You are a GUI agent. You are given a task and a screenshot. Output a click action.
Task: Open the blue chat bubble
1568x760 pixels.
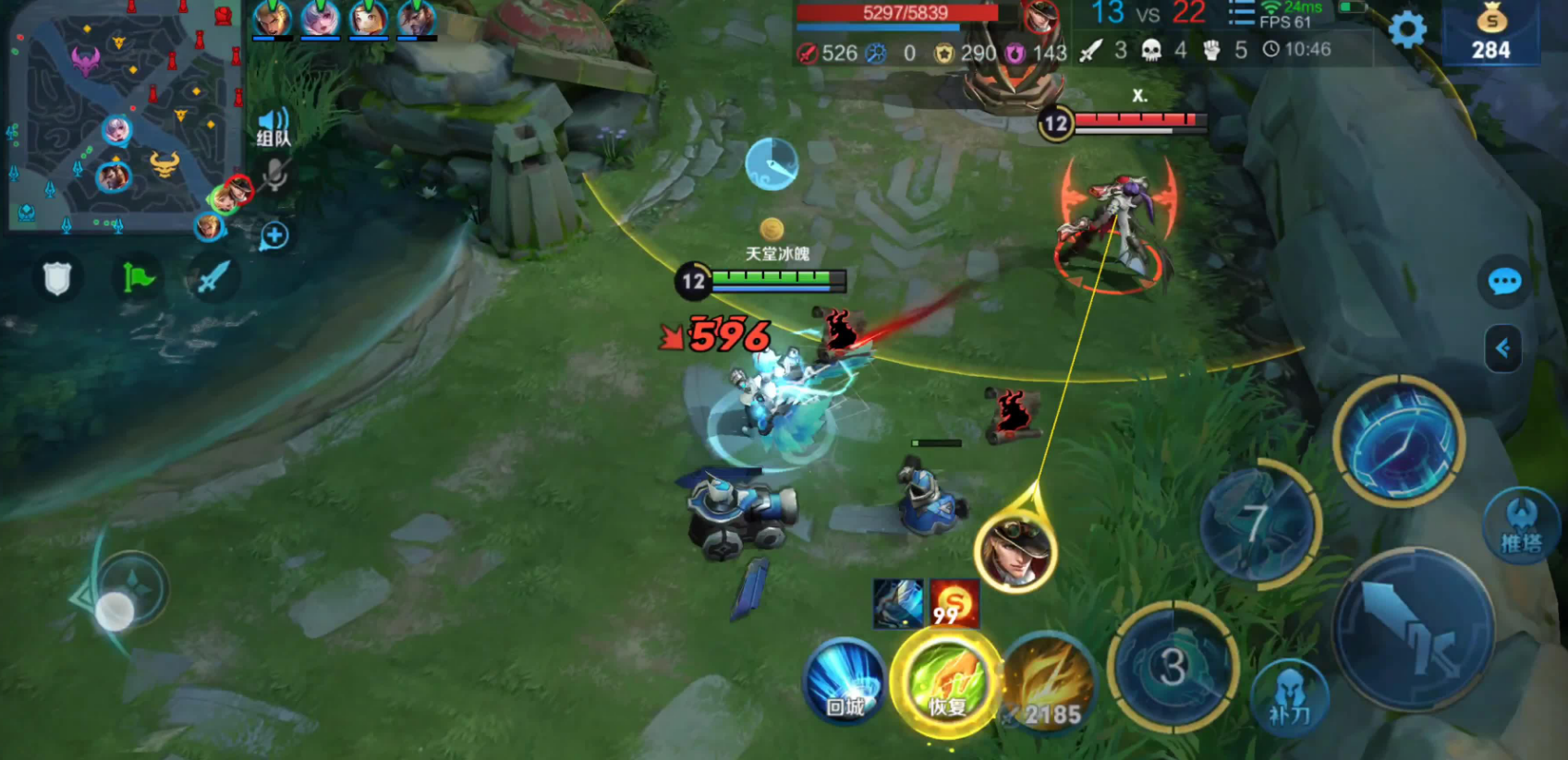(x=1503, y=281)
